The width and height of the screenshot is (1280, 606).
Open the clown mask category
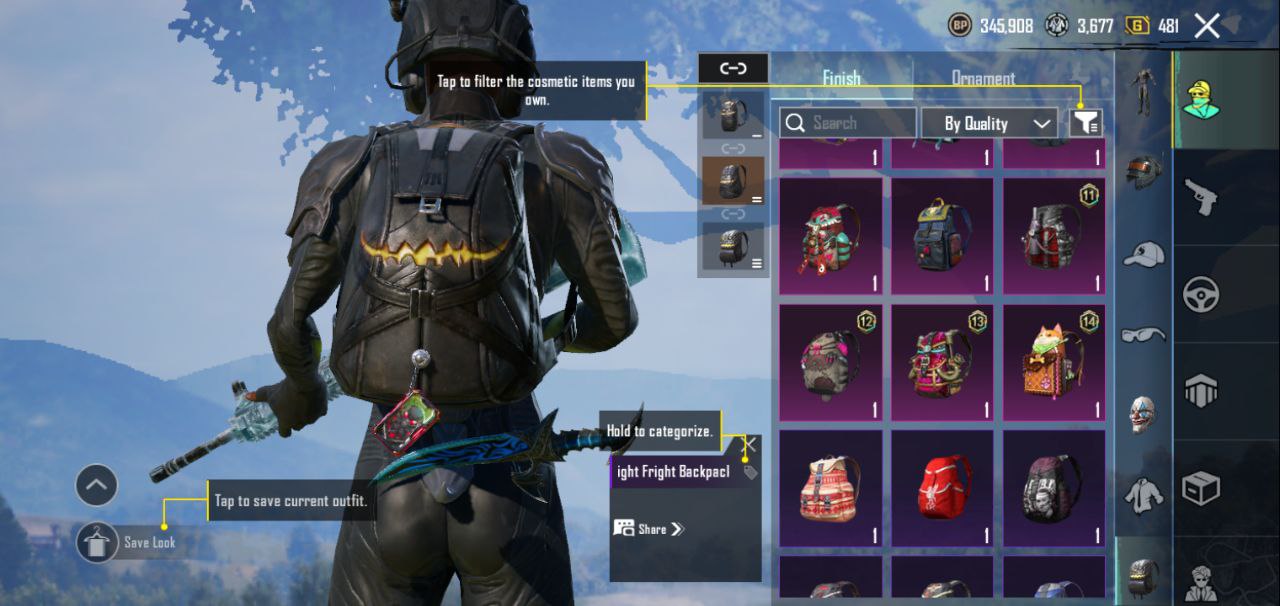pyautogui.click(x=1143, y=414)
